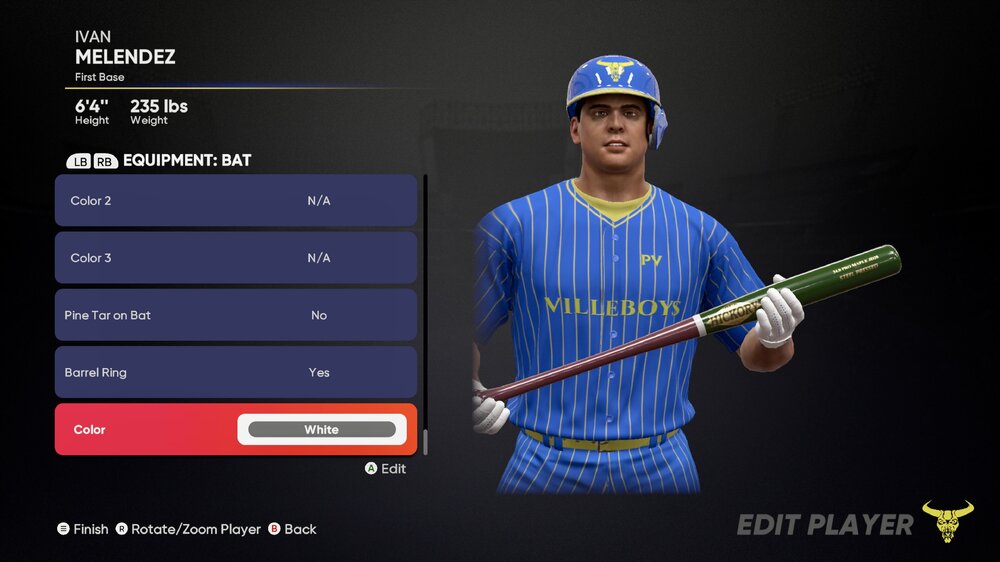The image size is (1000, 562).
Task: Select the Color 3 row
Action: tap(235, 258)
